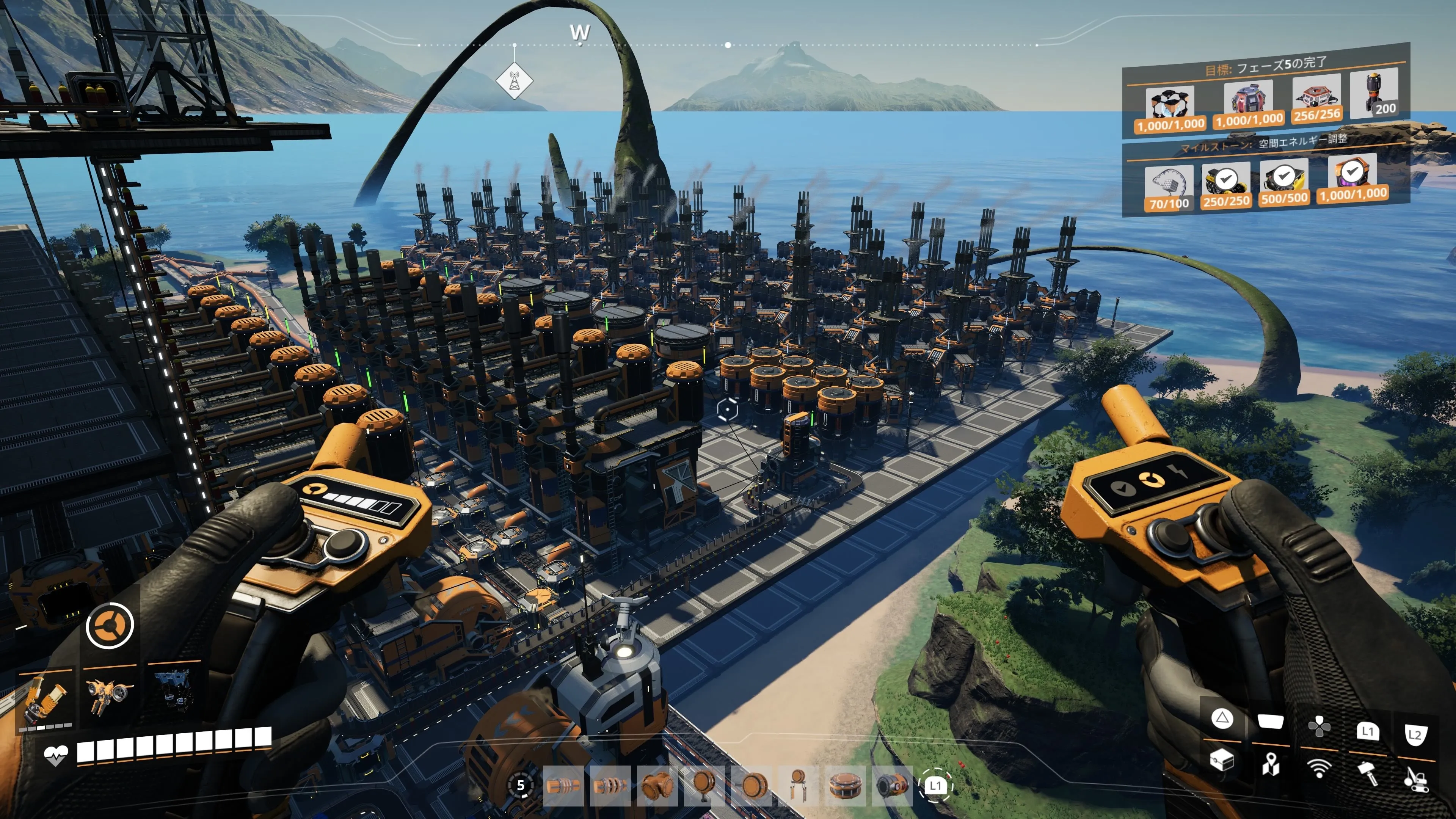Viewport: 1456px width, 819px height.
Task: Select the pipeline junction cross hotbar slot
Action: click(x=657, y=786)
